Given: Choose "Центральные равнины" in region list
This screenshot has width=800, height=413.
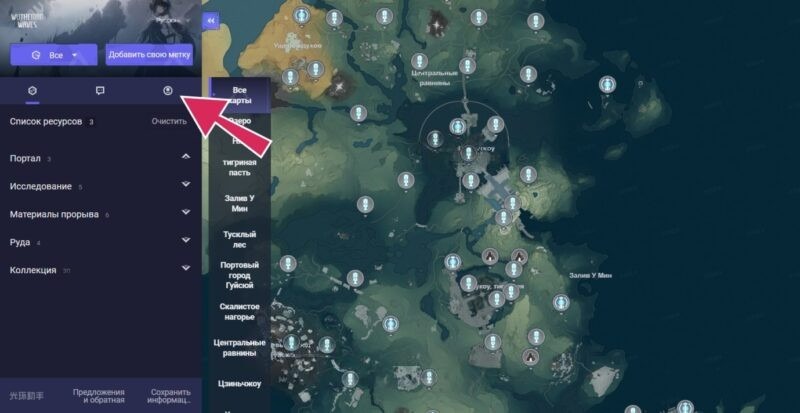Looking at the screenshot, I should (x=240, y=347).
